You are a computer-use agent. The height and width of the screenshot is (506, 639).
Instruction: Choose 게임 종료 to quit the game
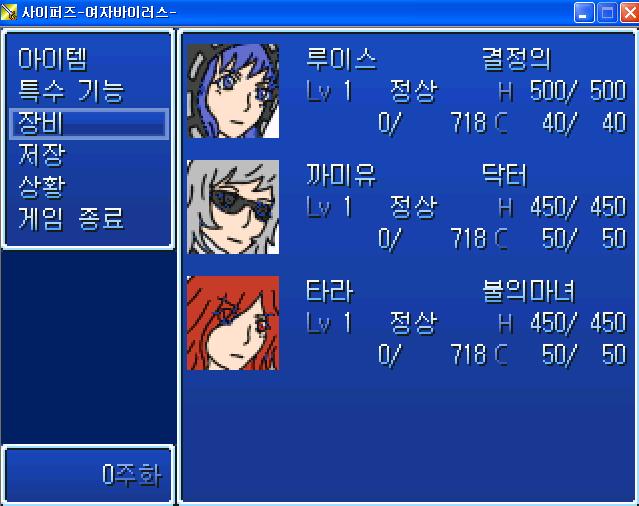point(70,219)
